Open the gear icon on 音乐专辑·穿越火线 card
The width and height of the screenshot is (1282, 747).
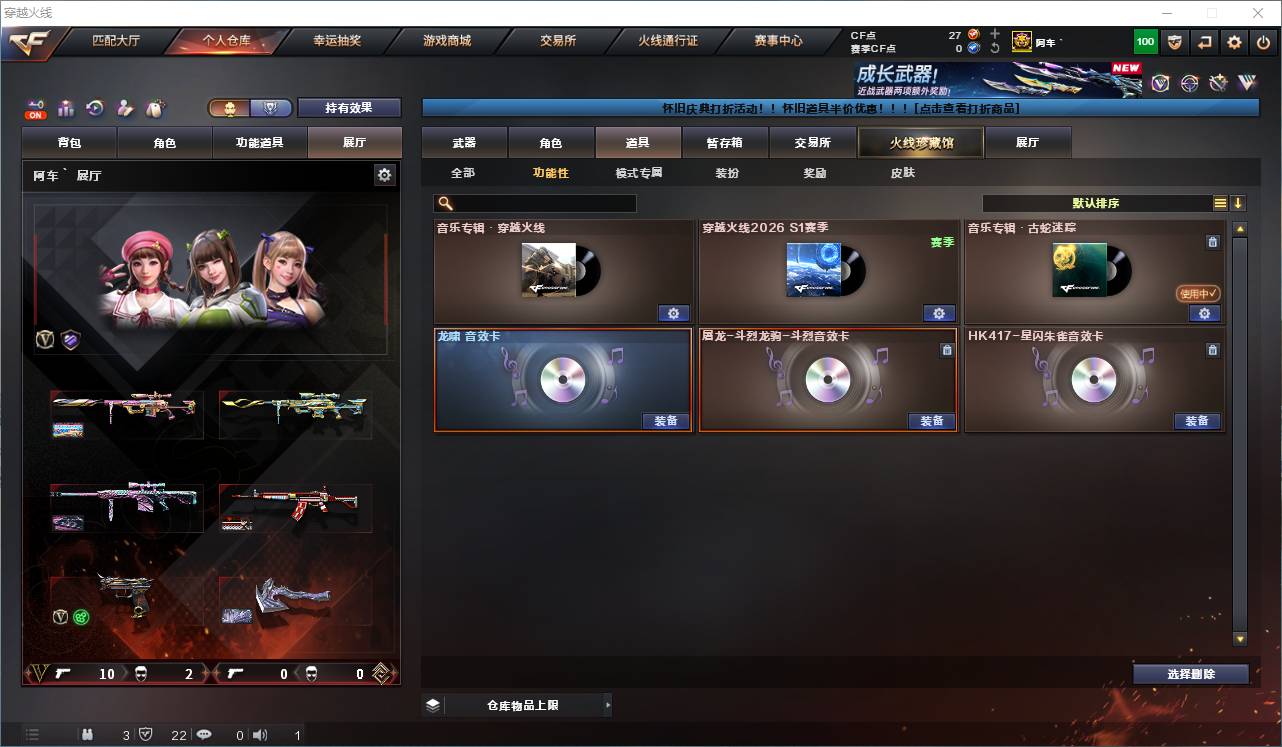point(674,313)
